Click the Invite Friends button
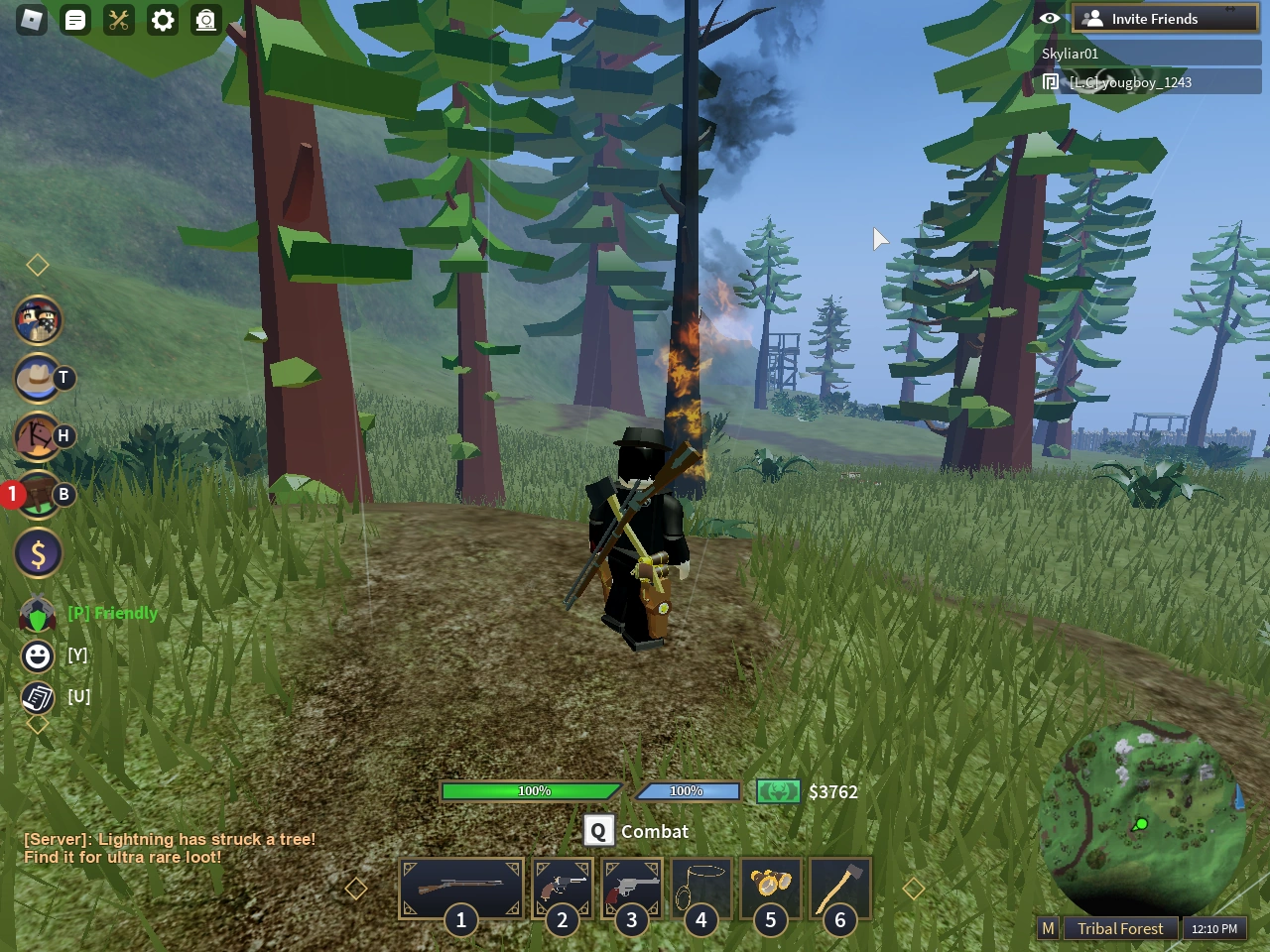1270x952 pixels. click(x=1164, y=18)
